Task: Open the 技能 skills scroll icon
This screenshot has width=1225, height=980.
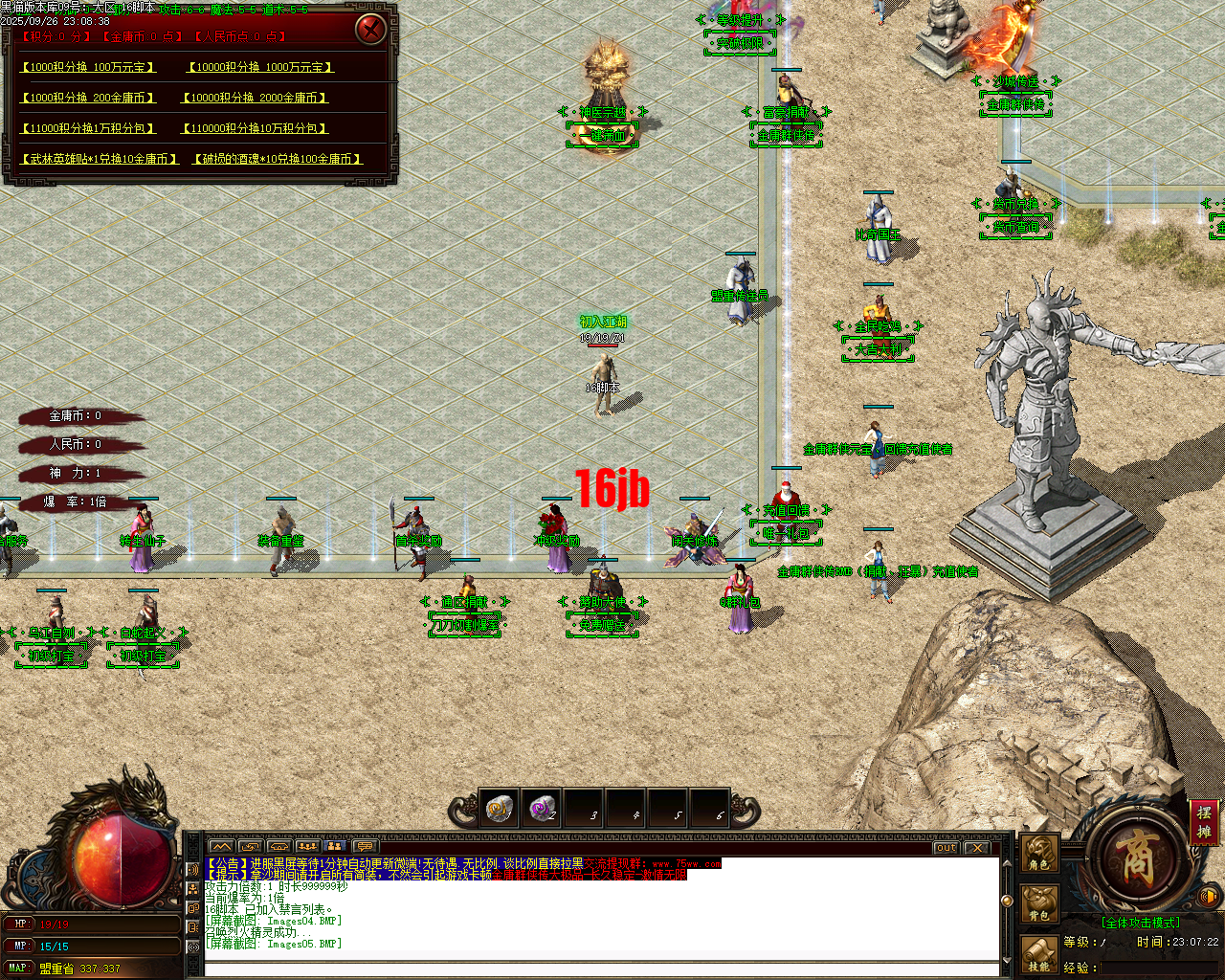Action: click(x=1038, y=952)
